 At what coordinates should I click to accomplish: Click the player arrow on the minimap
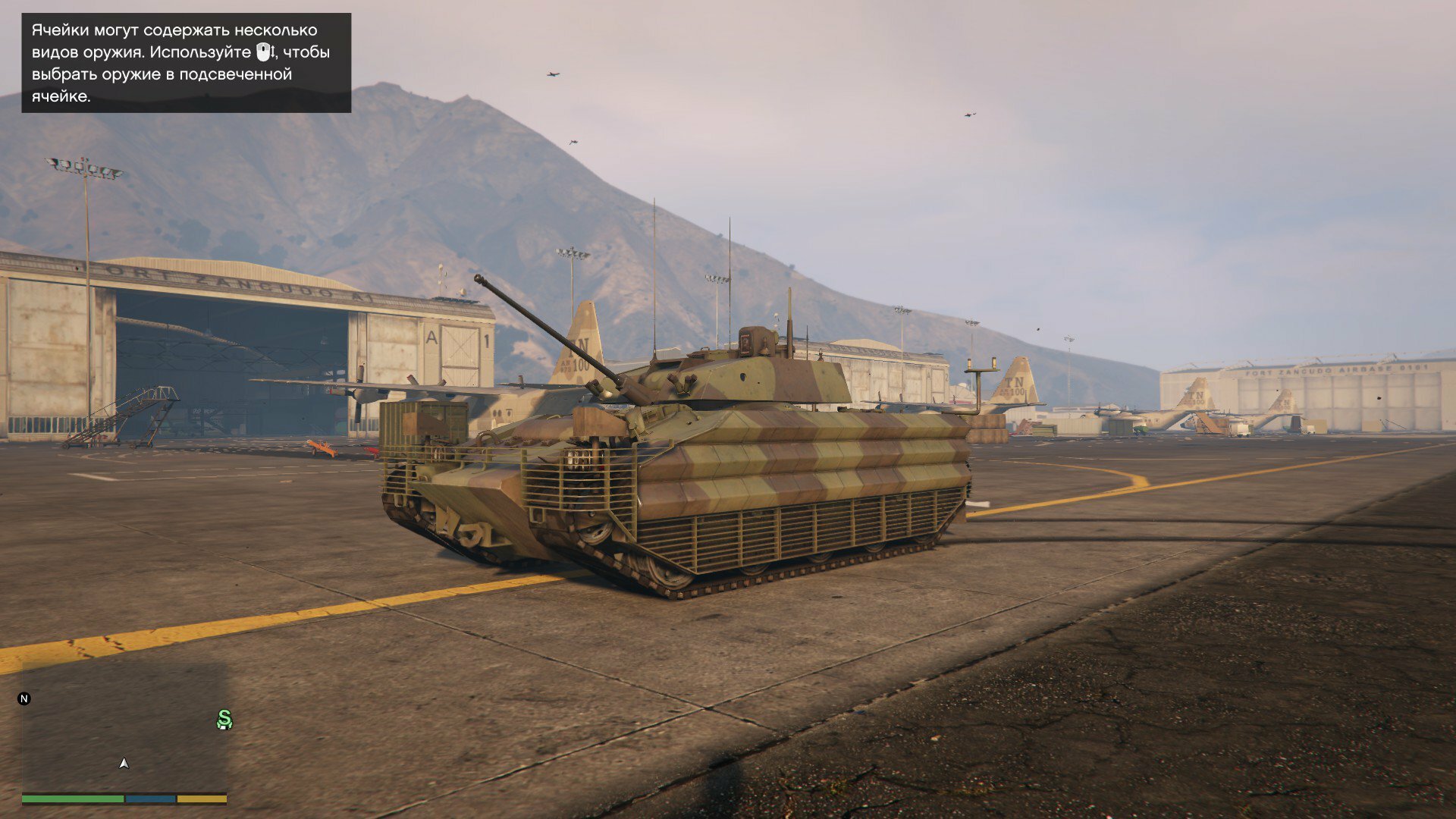click(124, 764)
